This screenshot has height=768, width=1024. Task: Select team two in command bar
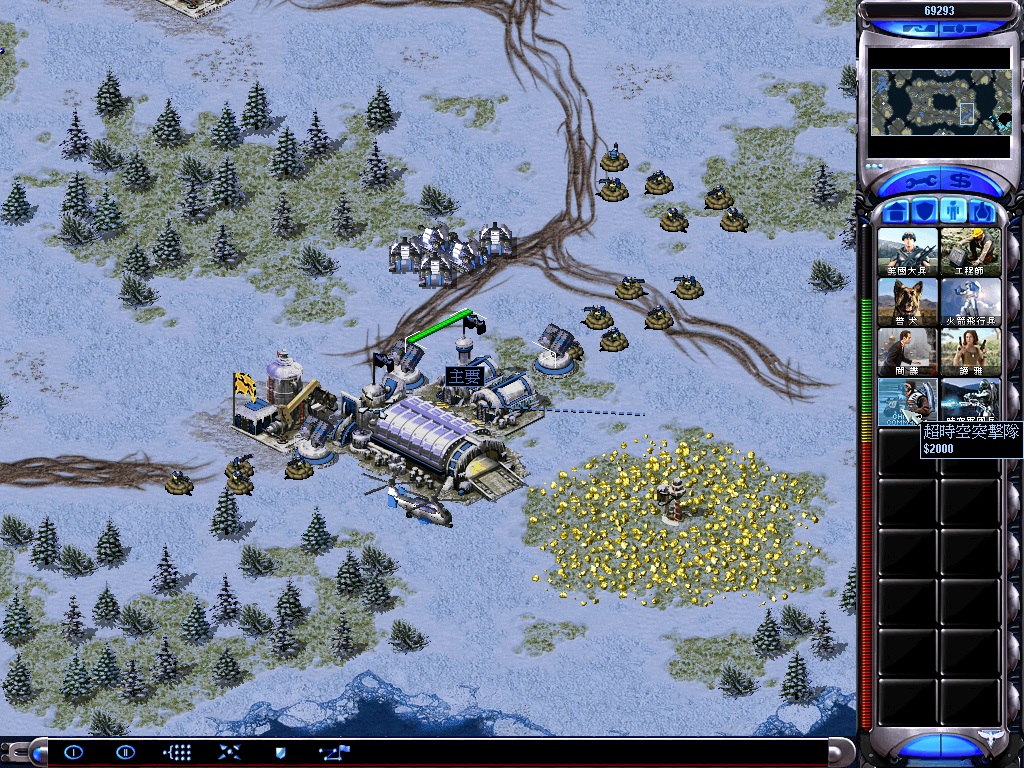tap(126, 752)
